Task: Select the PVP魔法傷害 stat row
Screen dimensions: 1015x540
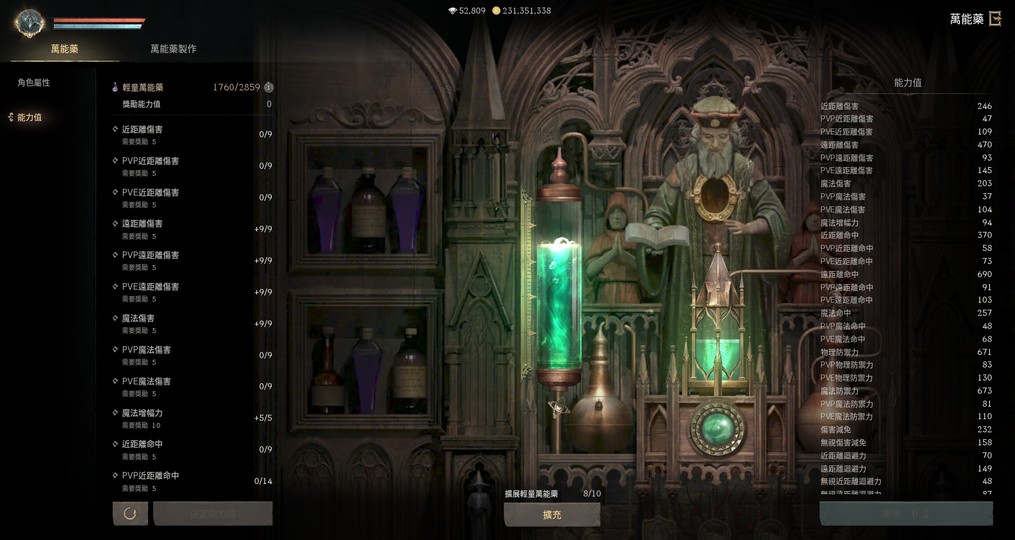Action: click(x=190, y=355)
